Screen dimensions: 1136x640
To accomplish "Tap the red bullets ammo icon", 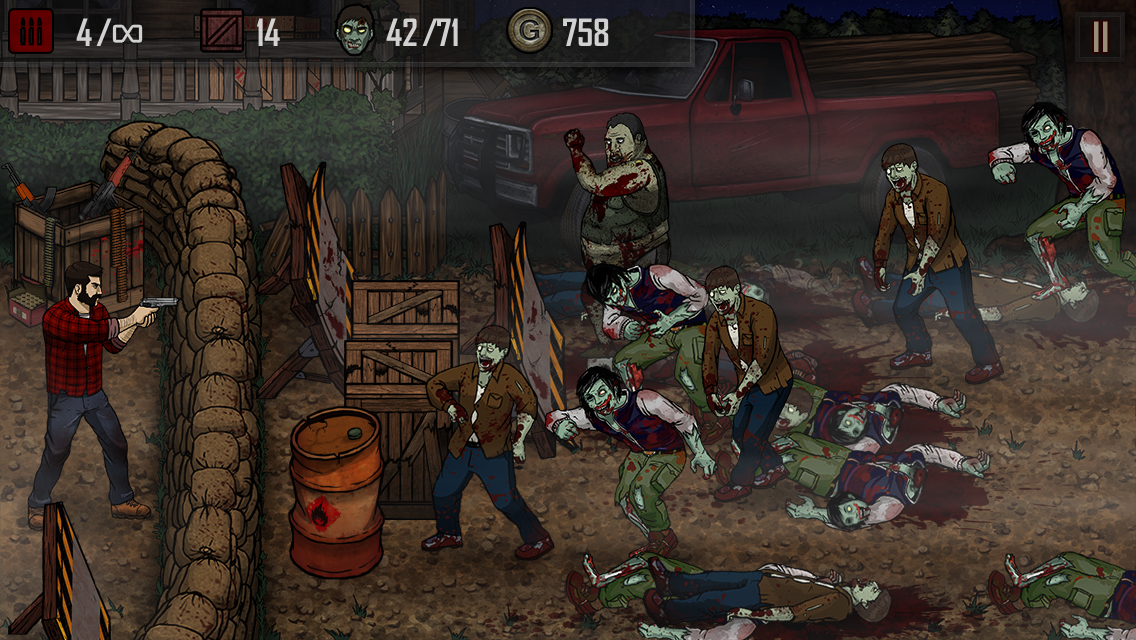I will tap(30, 32).
